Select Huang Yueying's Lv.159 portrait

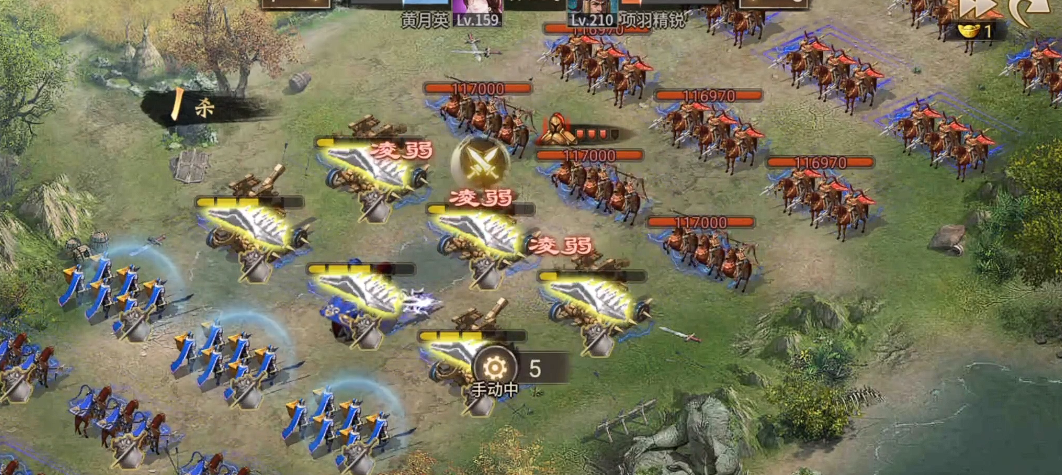[476, 8]
